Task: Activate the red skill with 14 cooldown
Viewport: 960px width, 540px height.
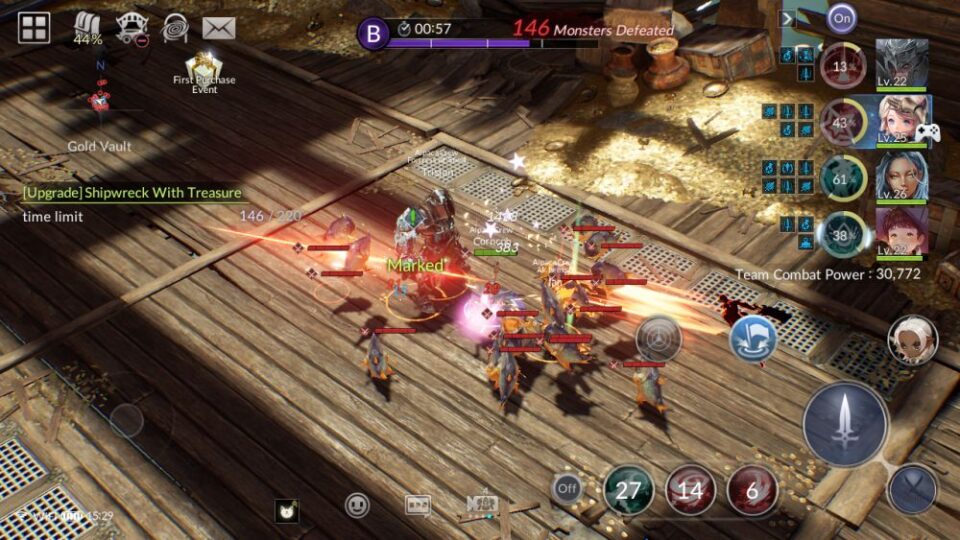Action: point(690,490)
